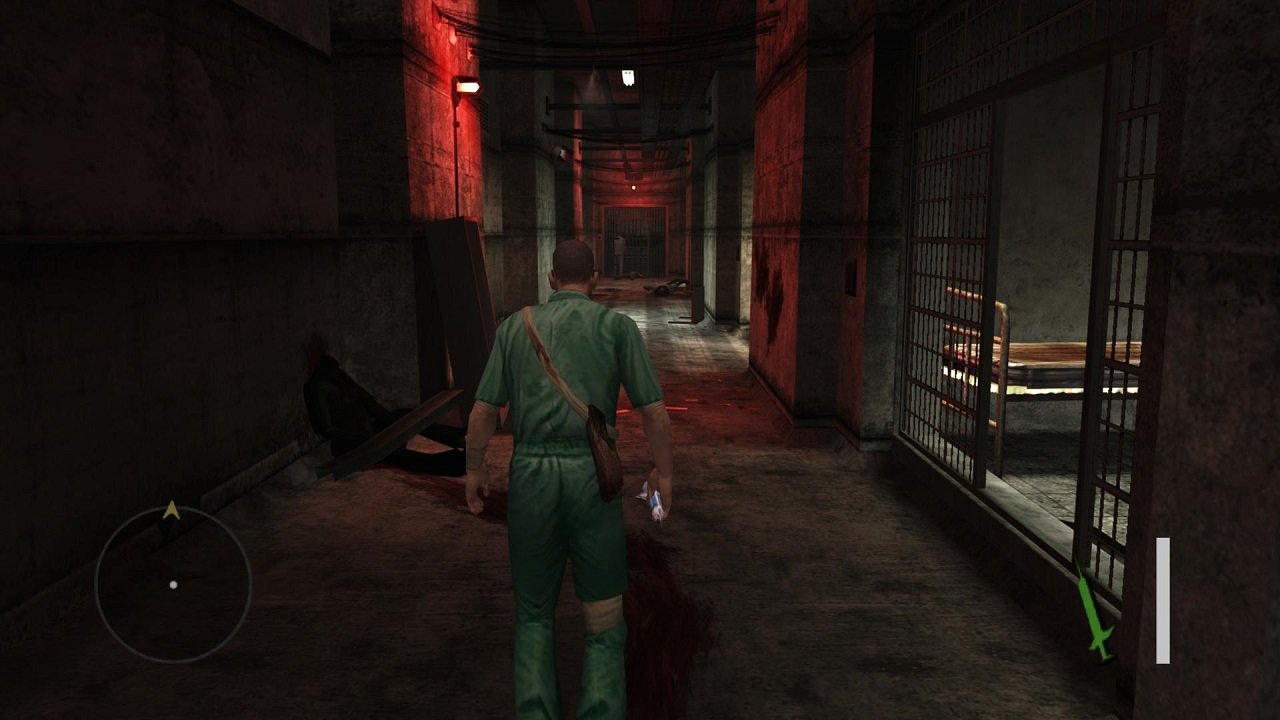Click the figure standing behind the far gate

619,250
